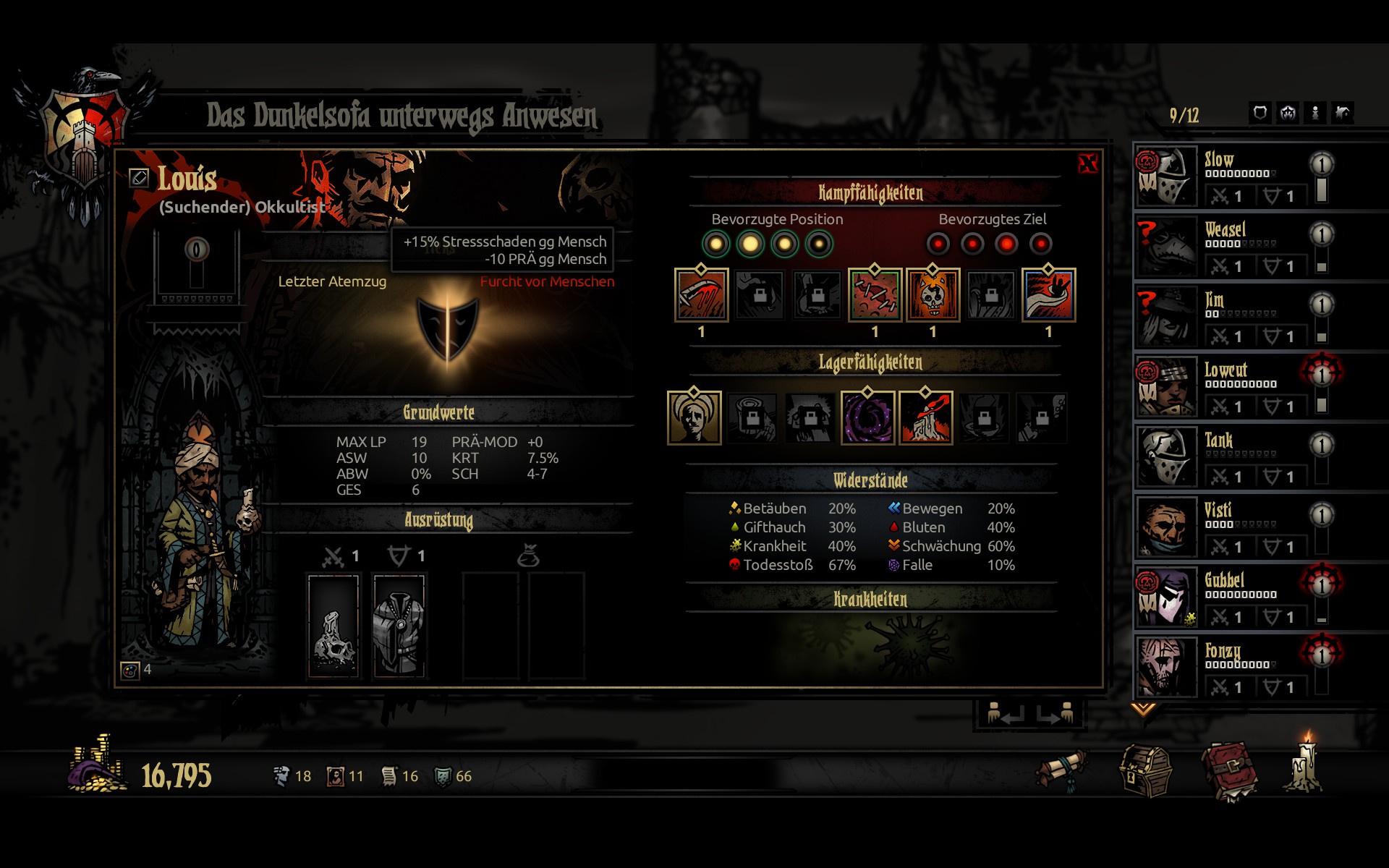Open the rolled scroll map icon
1389x868 pixels.
[1061, 771]
